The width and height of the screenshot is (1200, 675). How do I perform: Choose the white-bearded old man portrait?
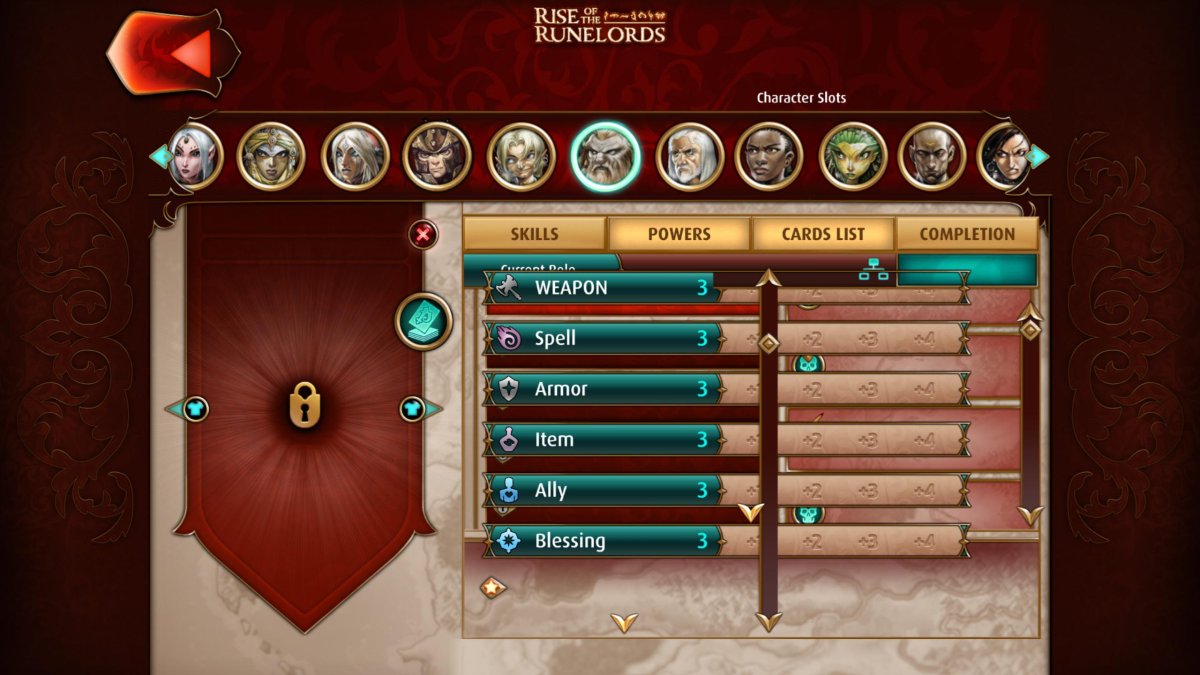pos(689,156)
